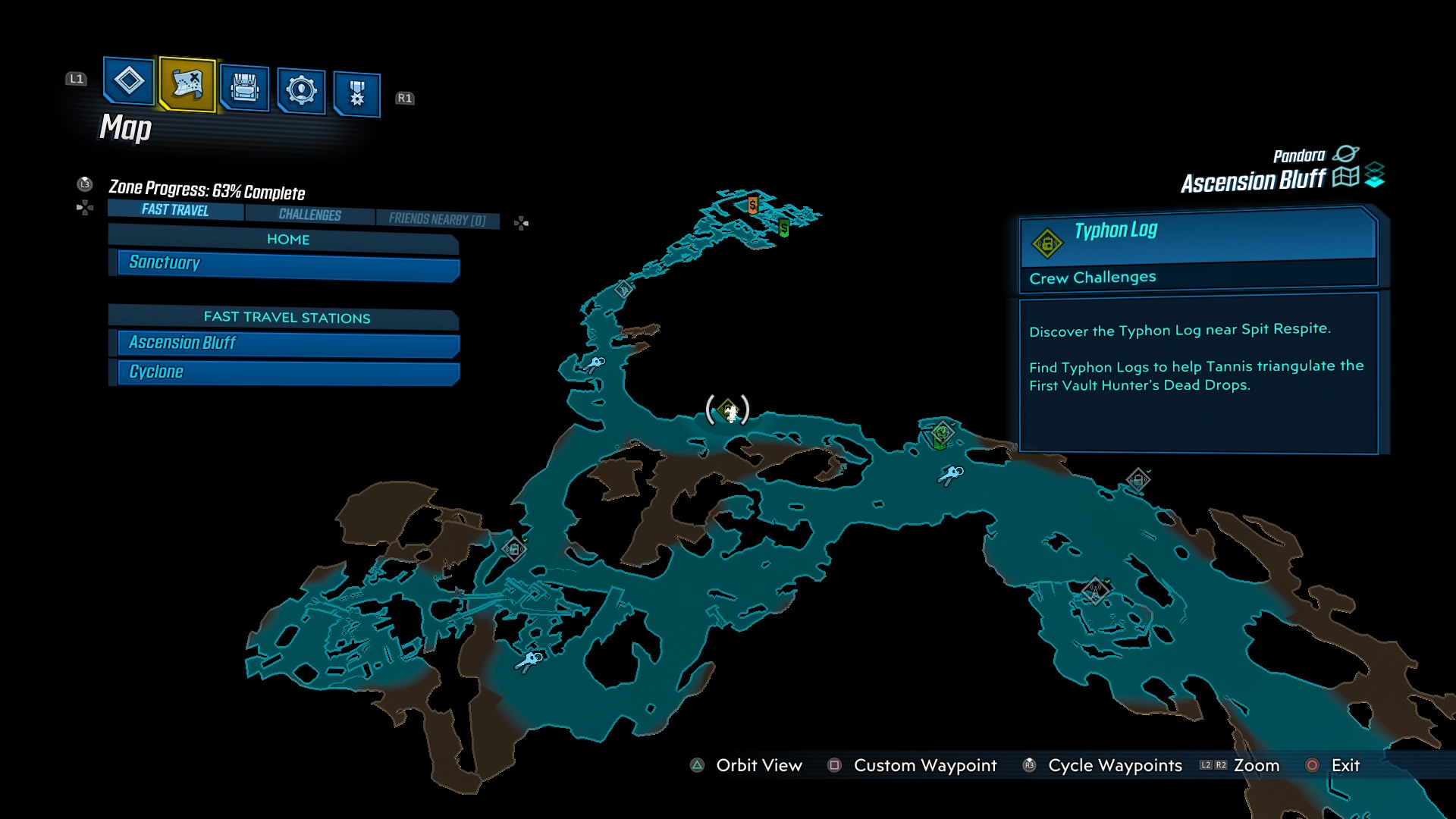Choose Ascension Bluff fast travel station

(284, 343)
